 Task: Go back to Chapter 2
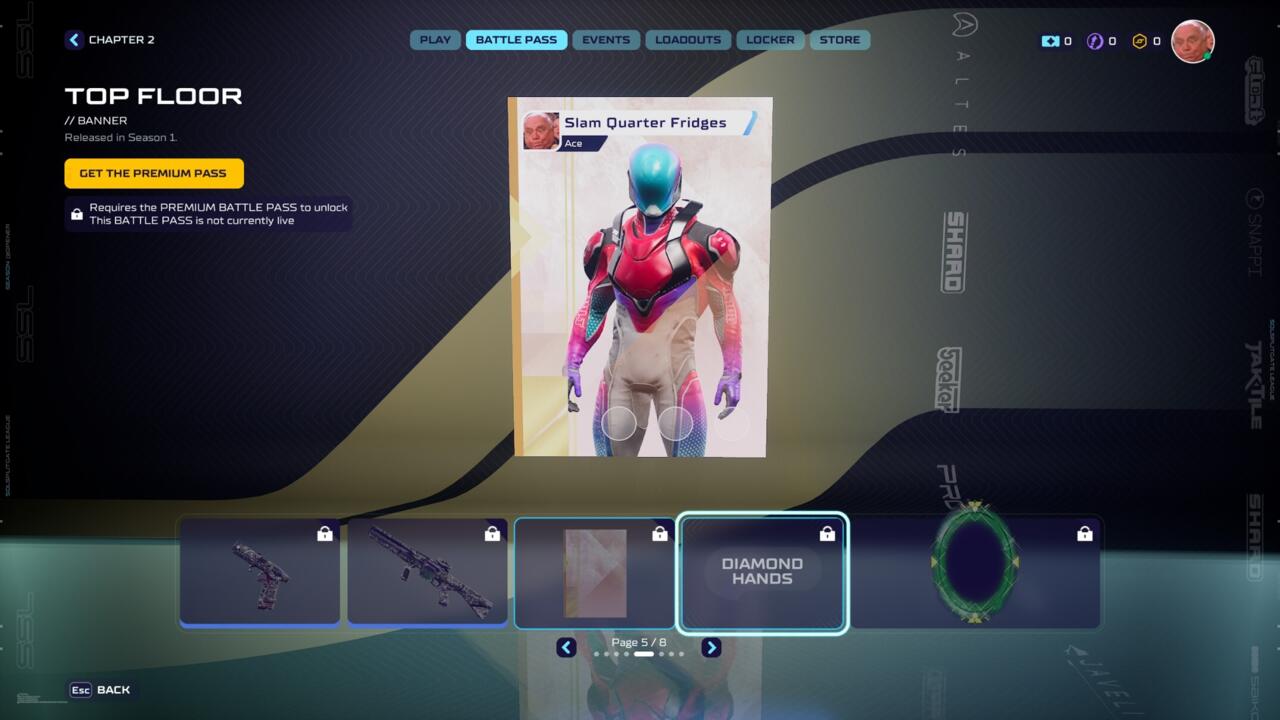click(110, 40)
